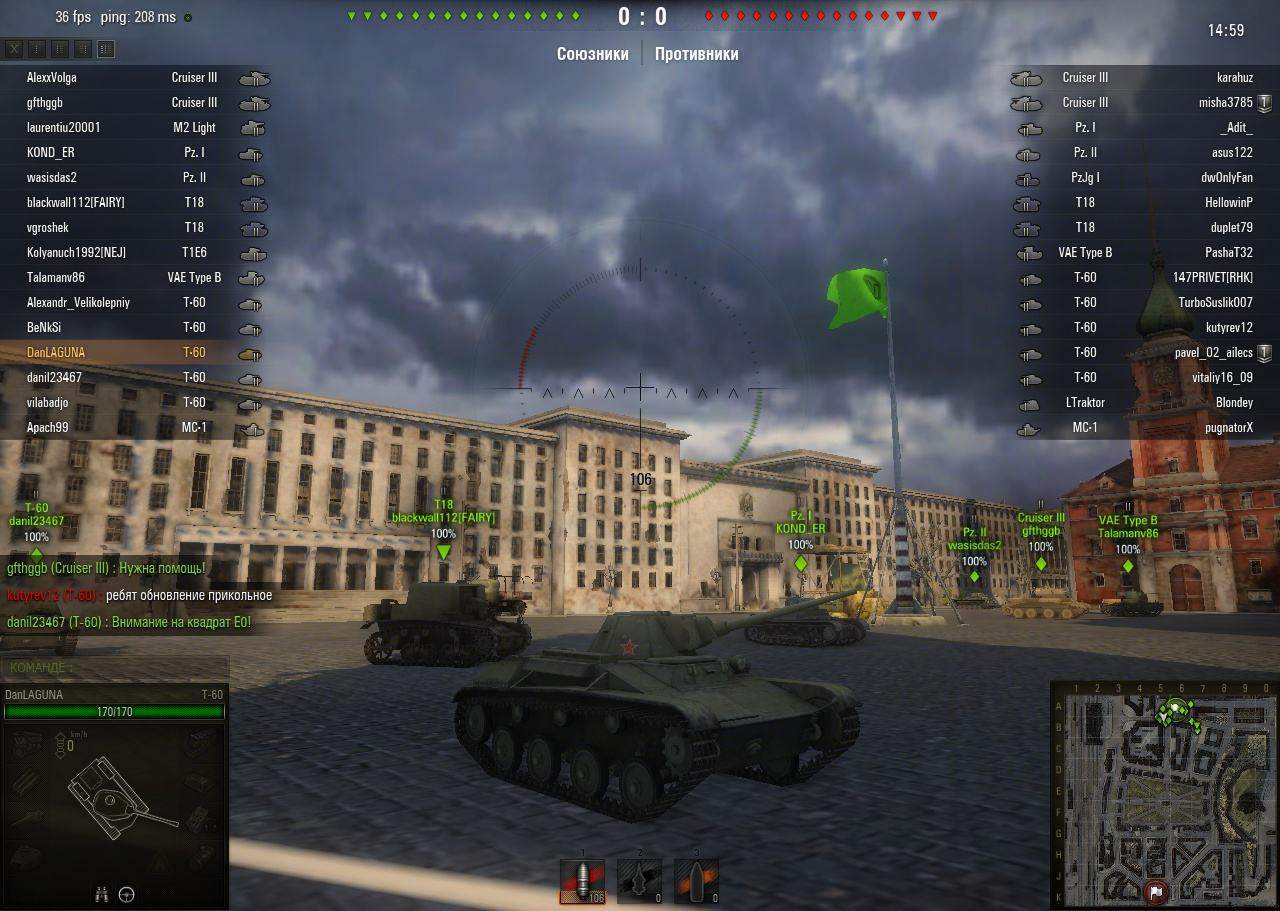Viewport: 1280px width, 911px height.
Task: Select enemy karahuz in the opponents list
Action: 1234,77
